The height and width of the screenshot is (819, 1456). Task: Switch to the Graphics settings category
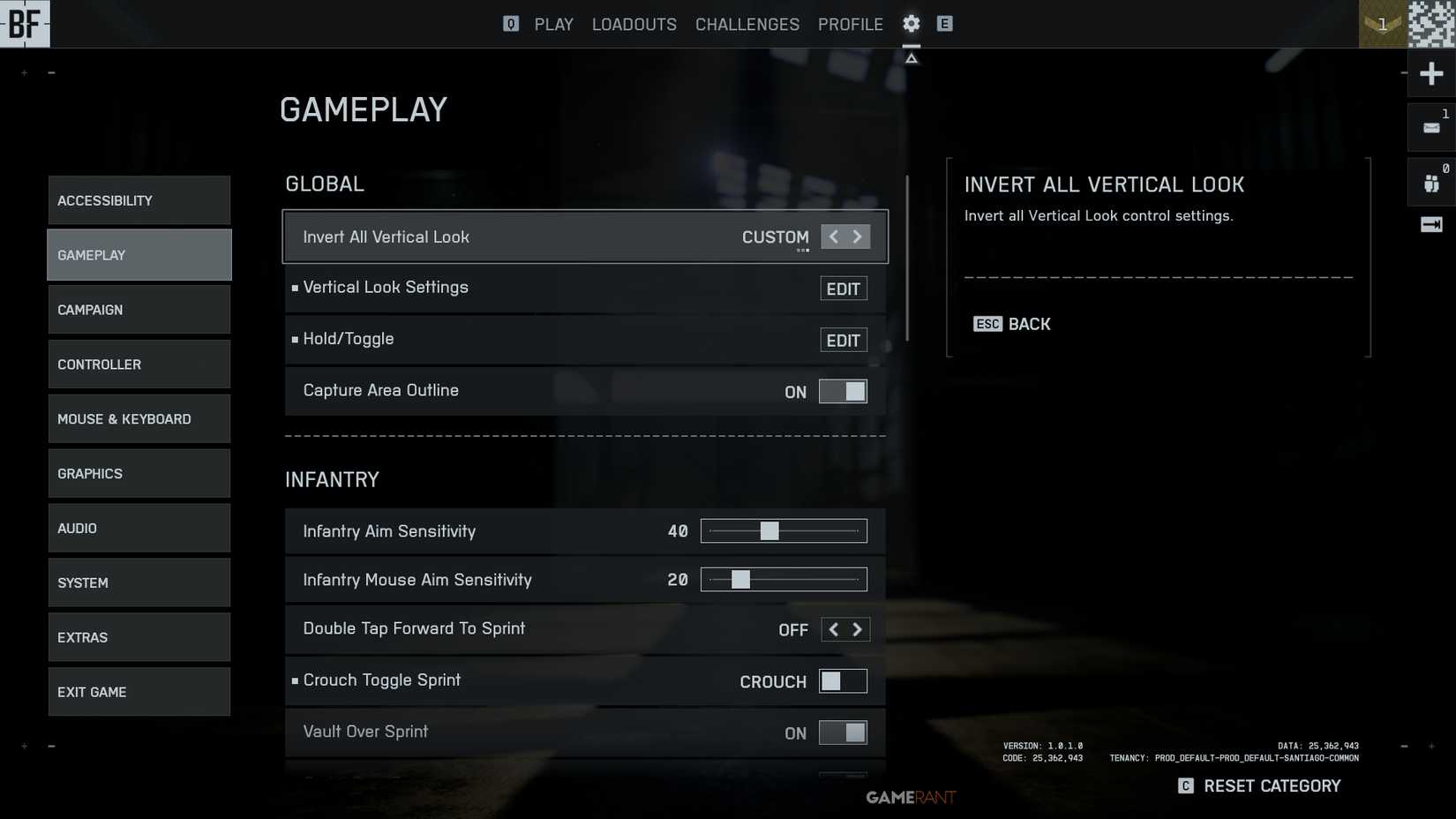pyautogui.click(x=139, y=473)
